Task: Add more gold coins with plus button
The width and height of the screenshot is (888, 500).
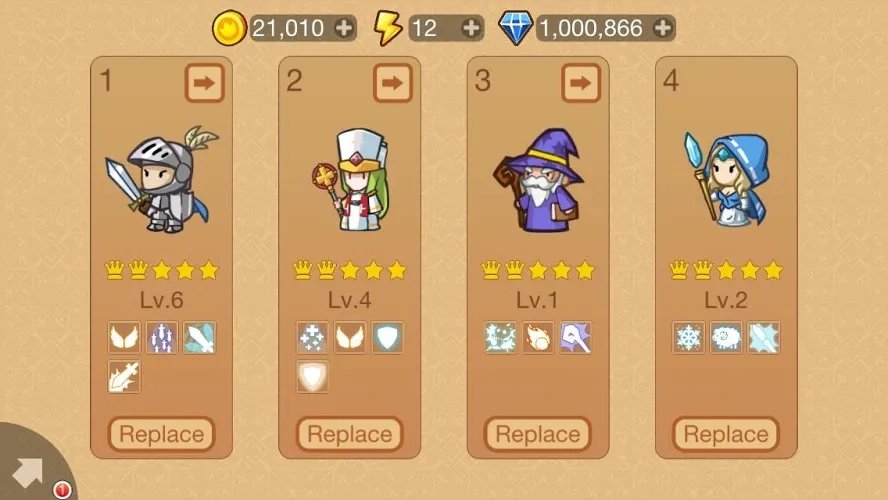Action: (x=344, y=28)
